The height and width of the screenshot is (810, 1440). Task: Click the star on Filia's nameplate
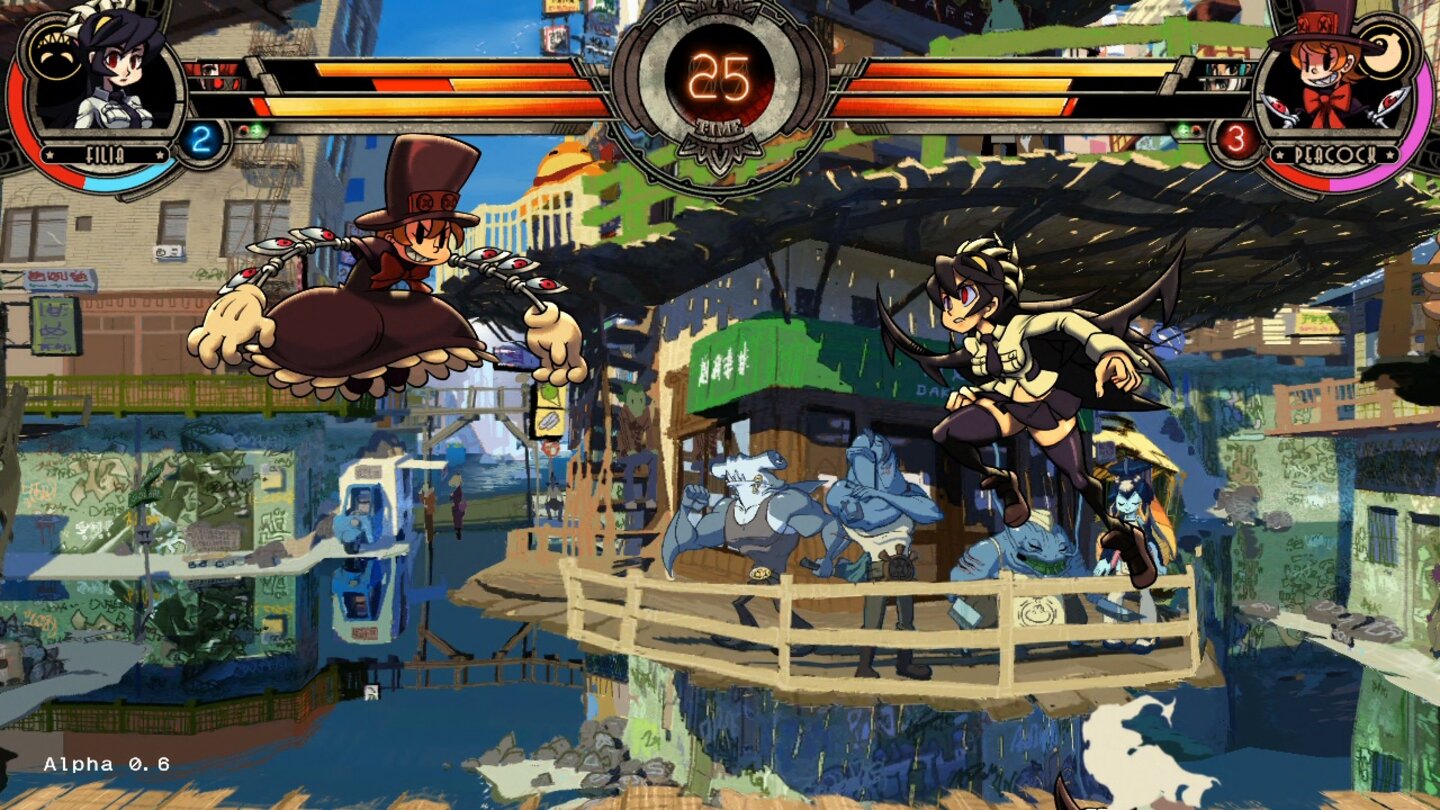pos(49,154)
